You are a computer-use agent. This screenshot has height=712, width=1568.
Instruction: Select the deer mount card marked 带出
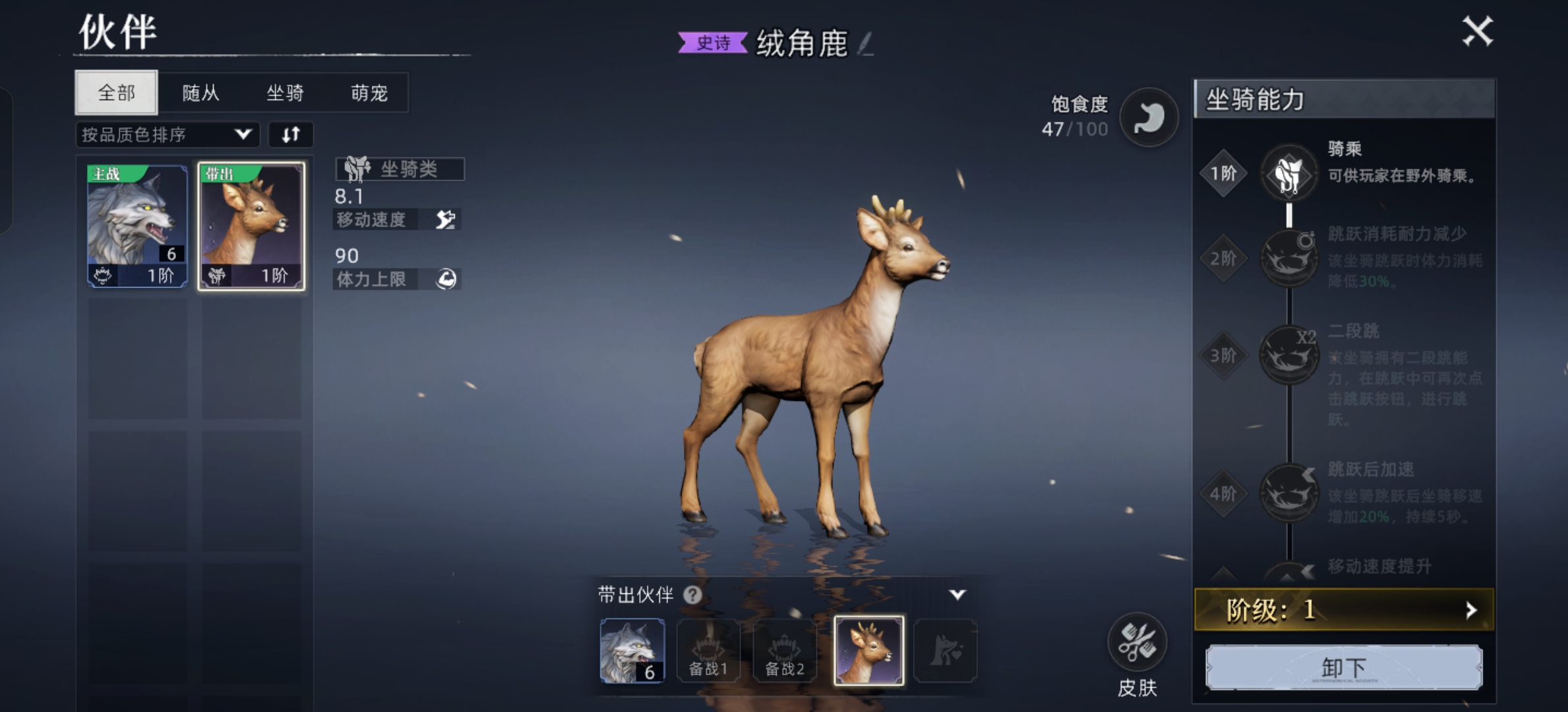coord(251,225)
